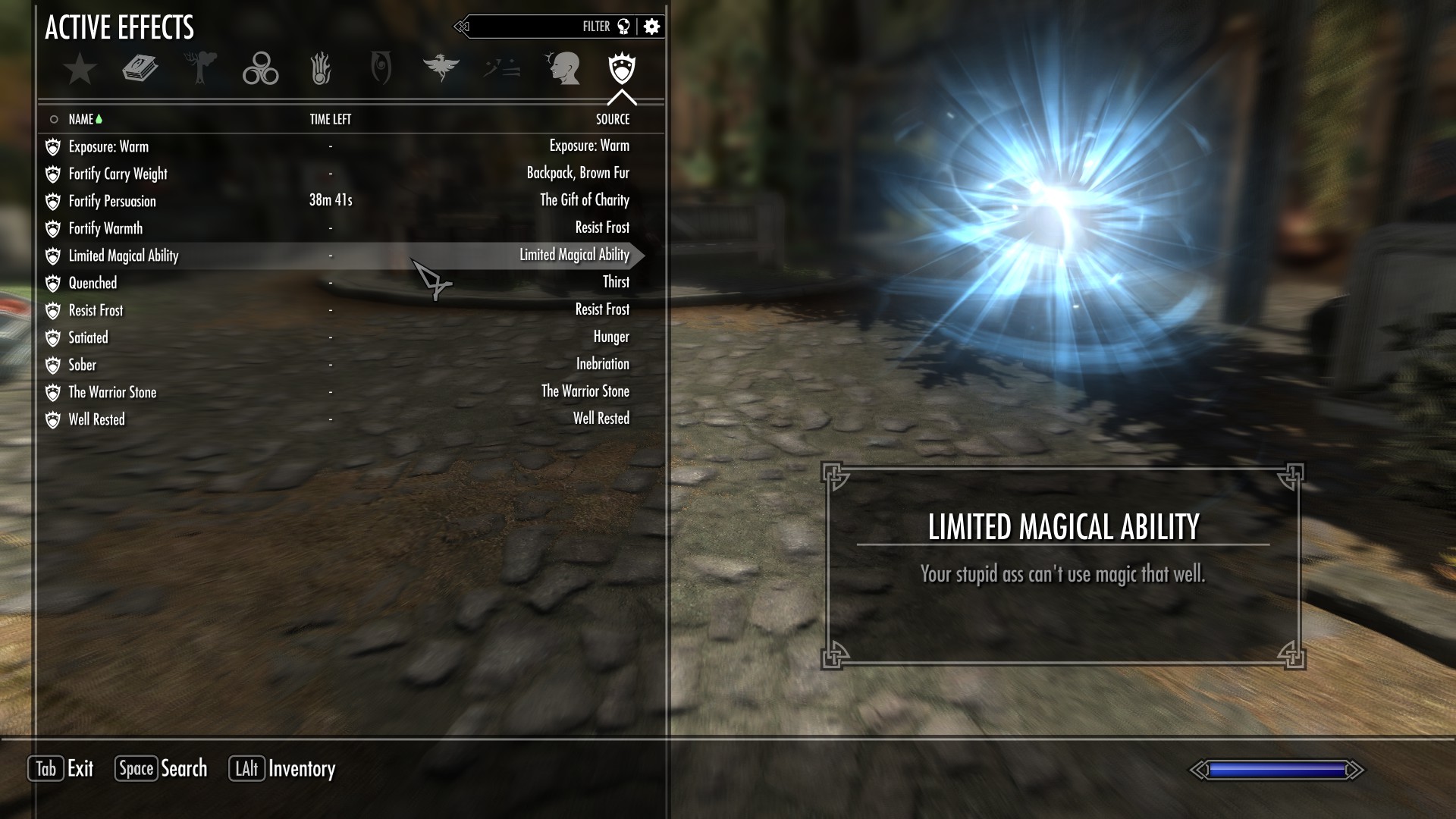This screenshot has height=819, width=1456.
Task: Switch to the star category tab
Action: [80, 69]
